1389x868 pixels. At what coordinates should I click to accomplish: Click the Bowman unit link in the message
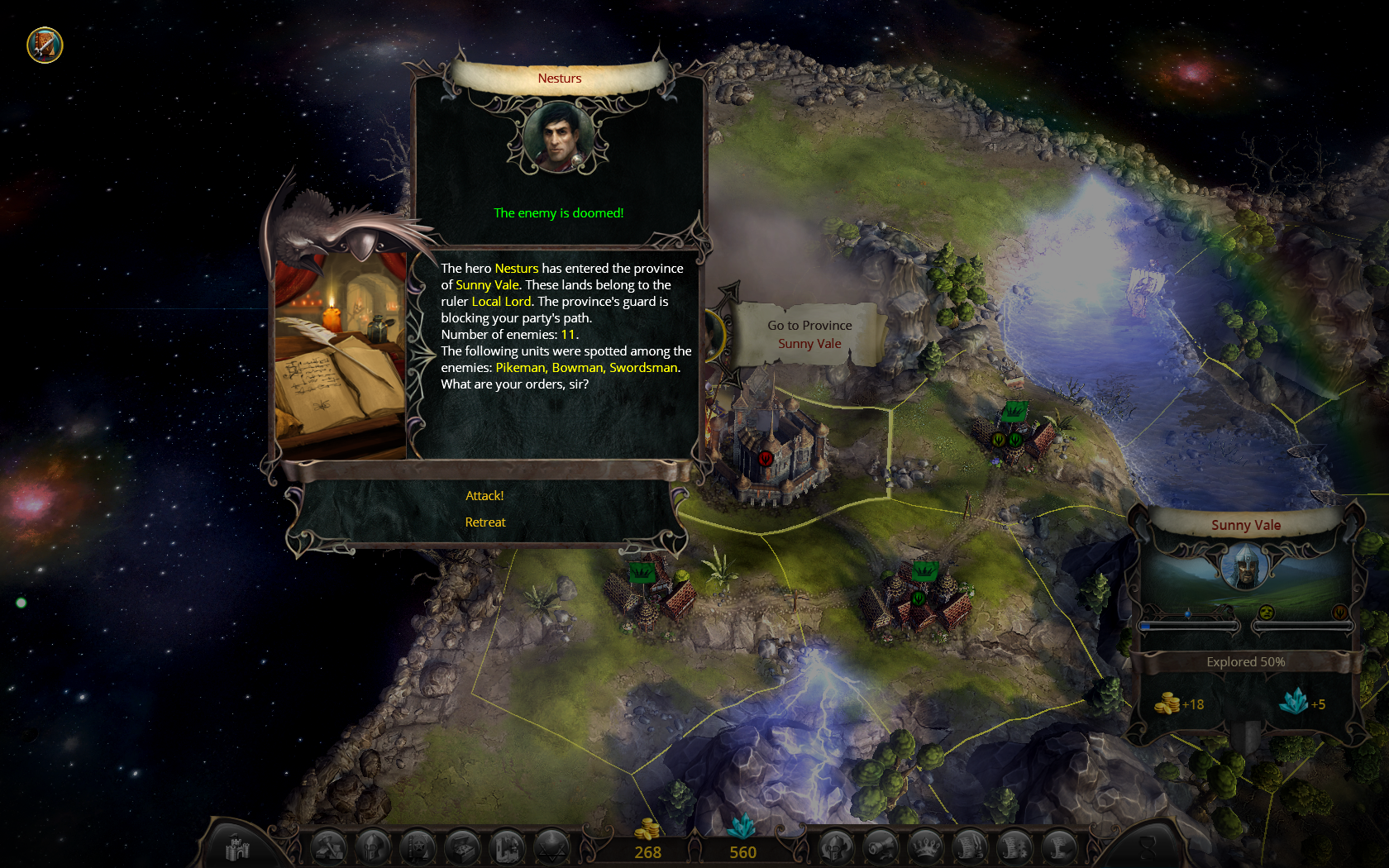pos(577,368)
